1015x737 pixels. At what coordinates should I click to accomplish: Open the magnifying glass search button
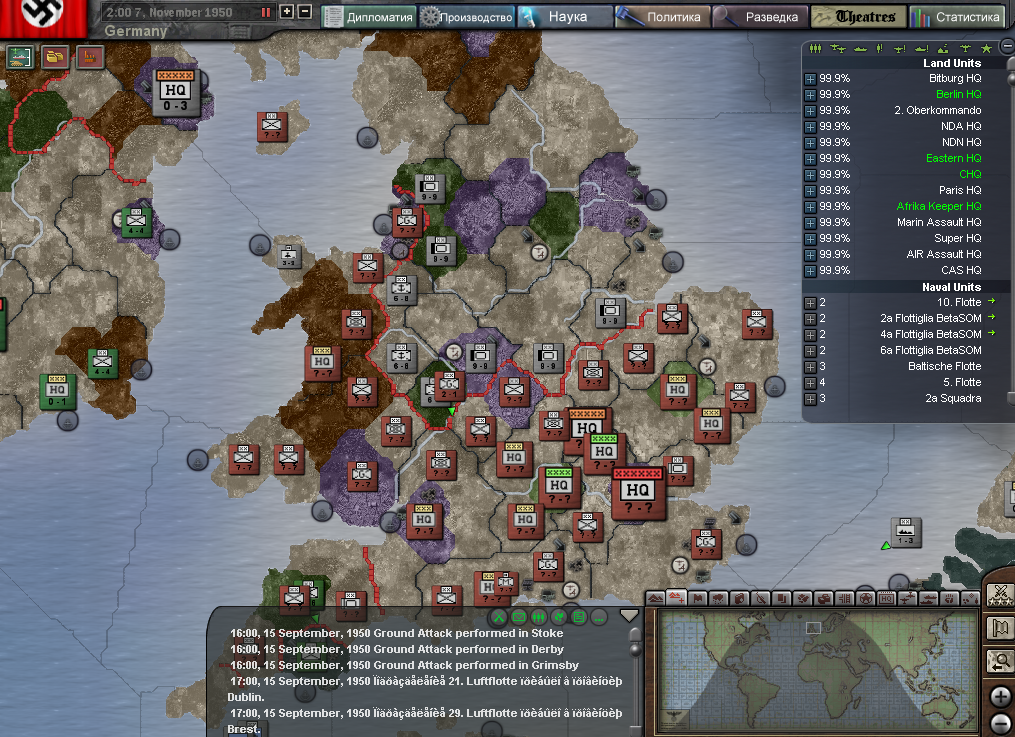999,661
